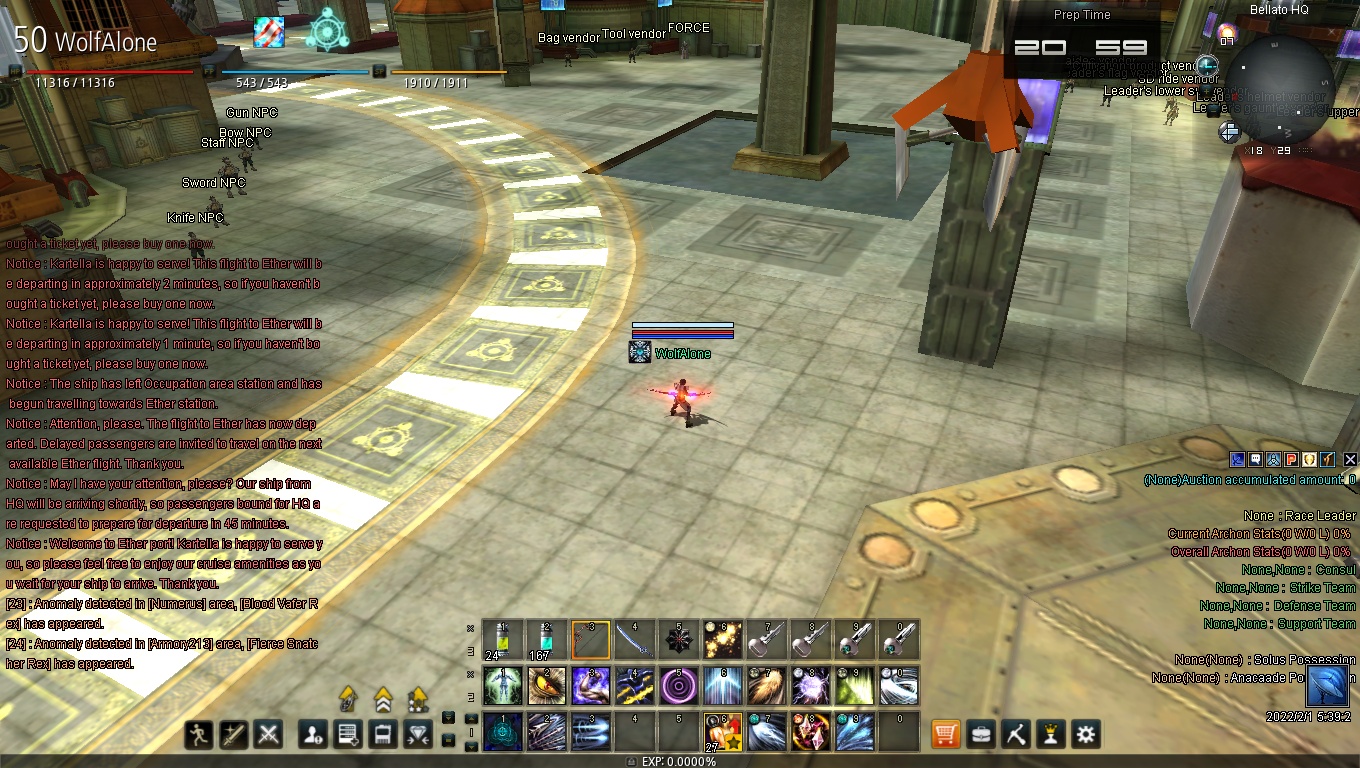
Task: Activate the yellow eye skill
Action: (546, 686)
